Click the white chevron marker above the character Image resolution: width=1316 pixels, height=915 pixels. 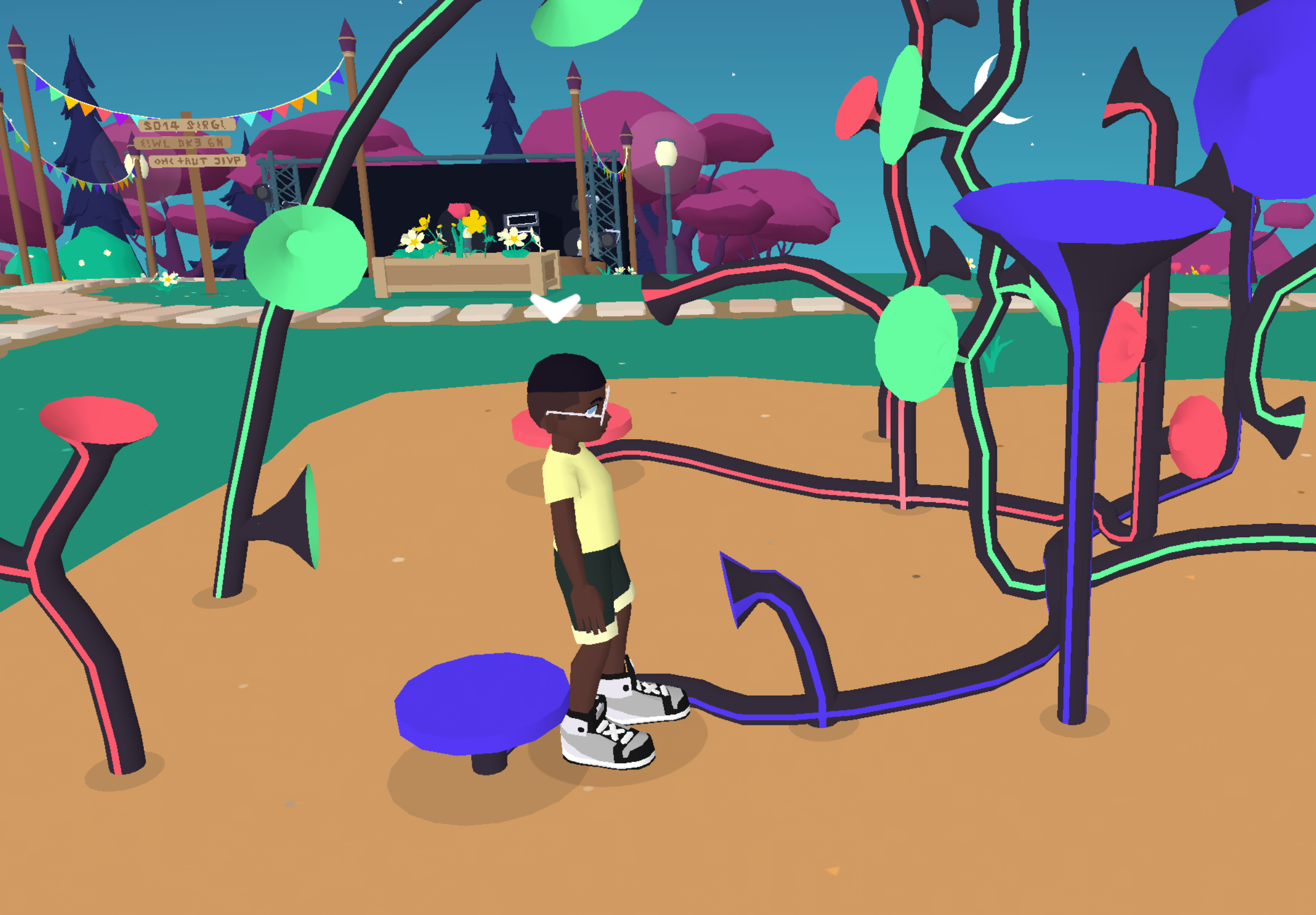tap(555, 308)
